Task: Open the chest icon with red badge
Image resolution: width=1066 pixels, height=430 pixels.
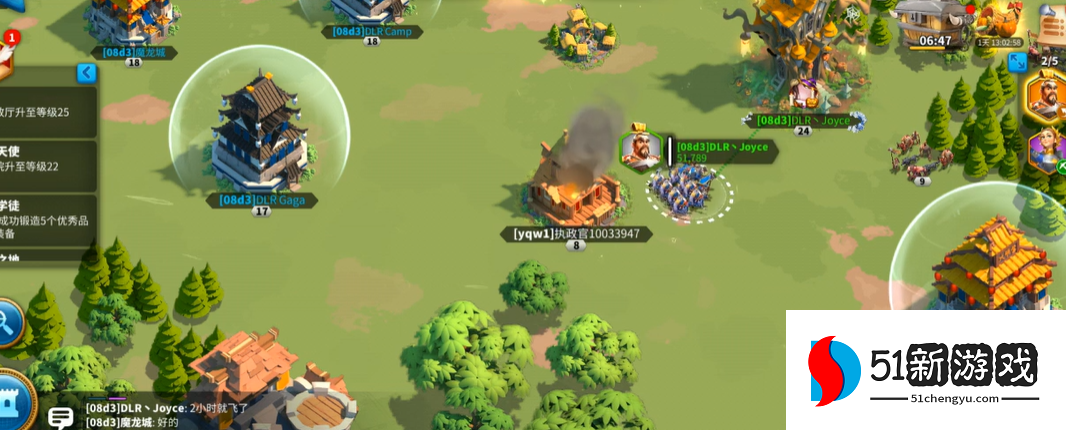Action: coord(8,55)
